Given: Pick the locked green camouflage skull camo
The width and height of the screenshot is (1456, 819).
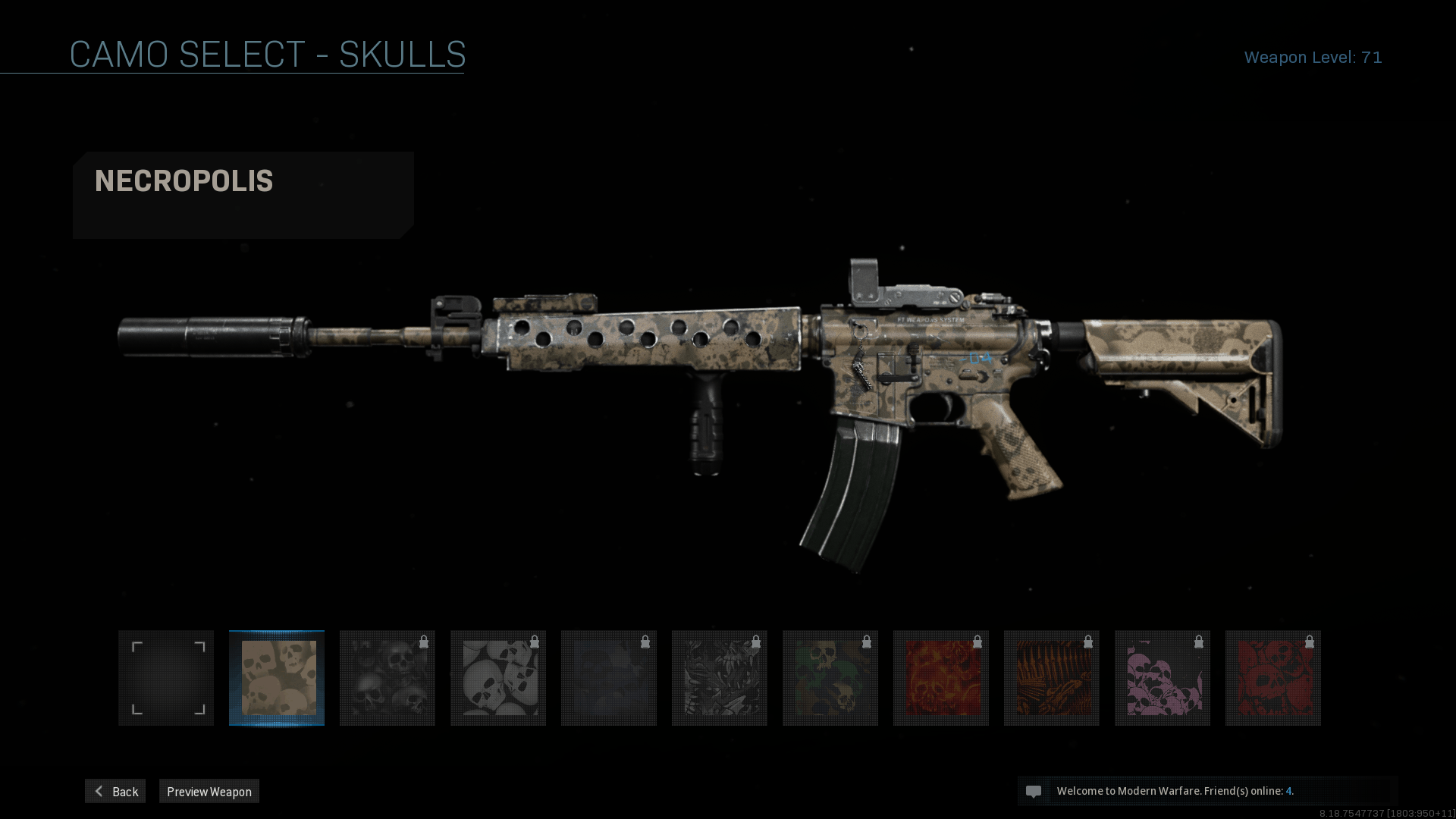Looking at the screenshot, I should coord(830,678).
